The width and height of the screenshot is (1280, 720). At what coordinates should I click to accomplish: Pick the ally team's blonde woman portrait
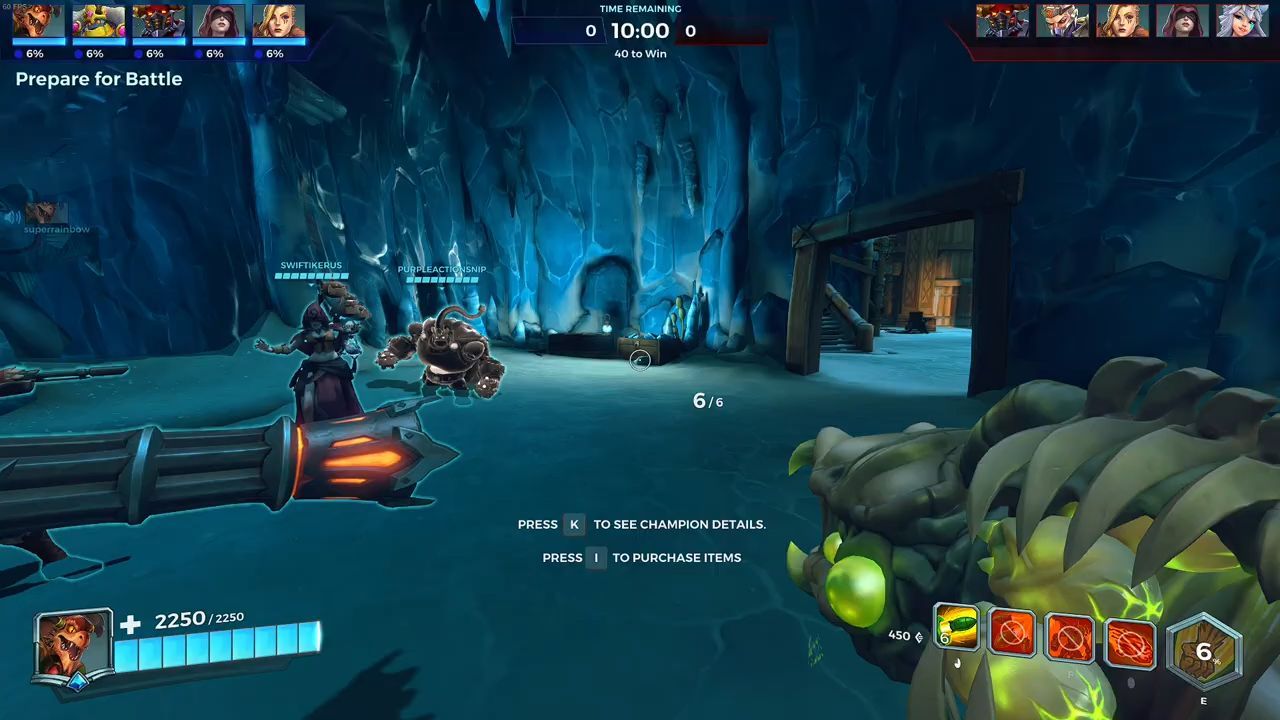pos(278,21)
